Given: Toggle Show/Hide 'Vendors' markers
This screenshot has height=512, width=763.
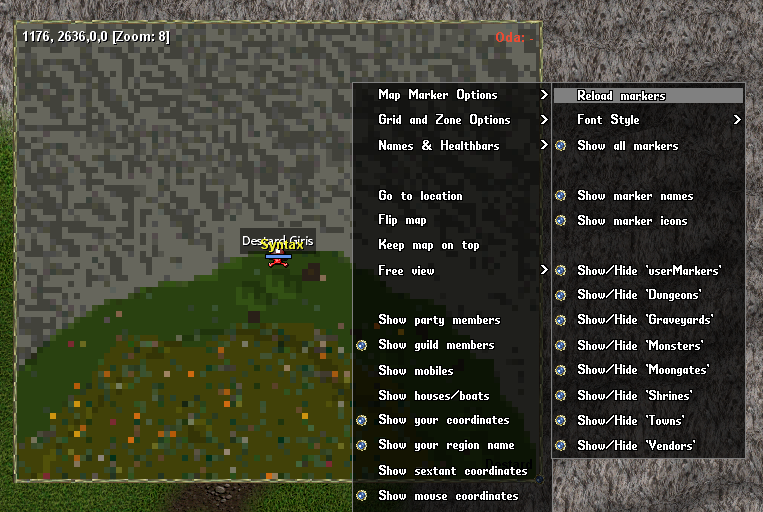Looking at the screenshot, I should (635, 445).
